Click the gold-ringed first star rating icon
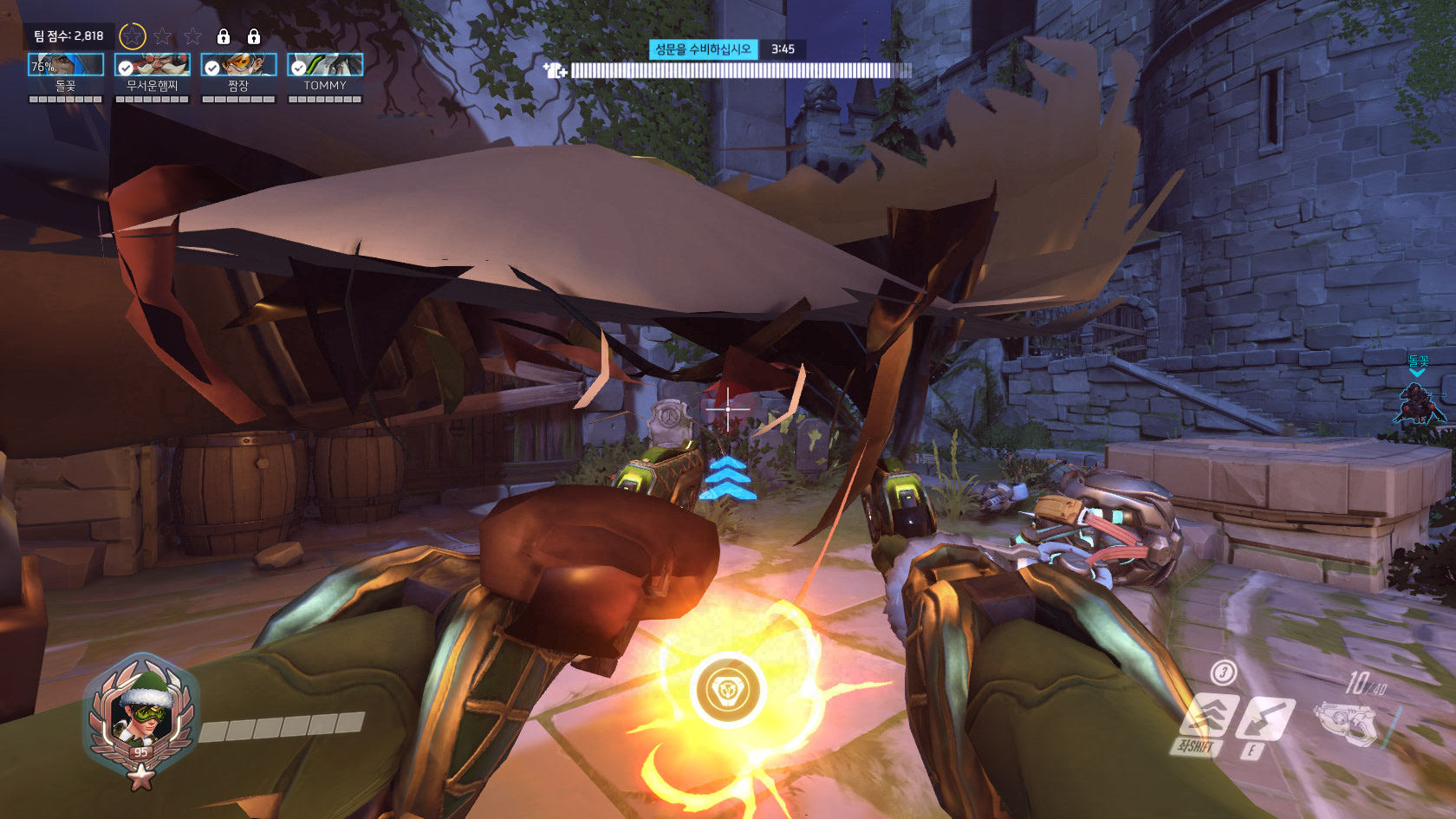 [x=132, y=36]
